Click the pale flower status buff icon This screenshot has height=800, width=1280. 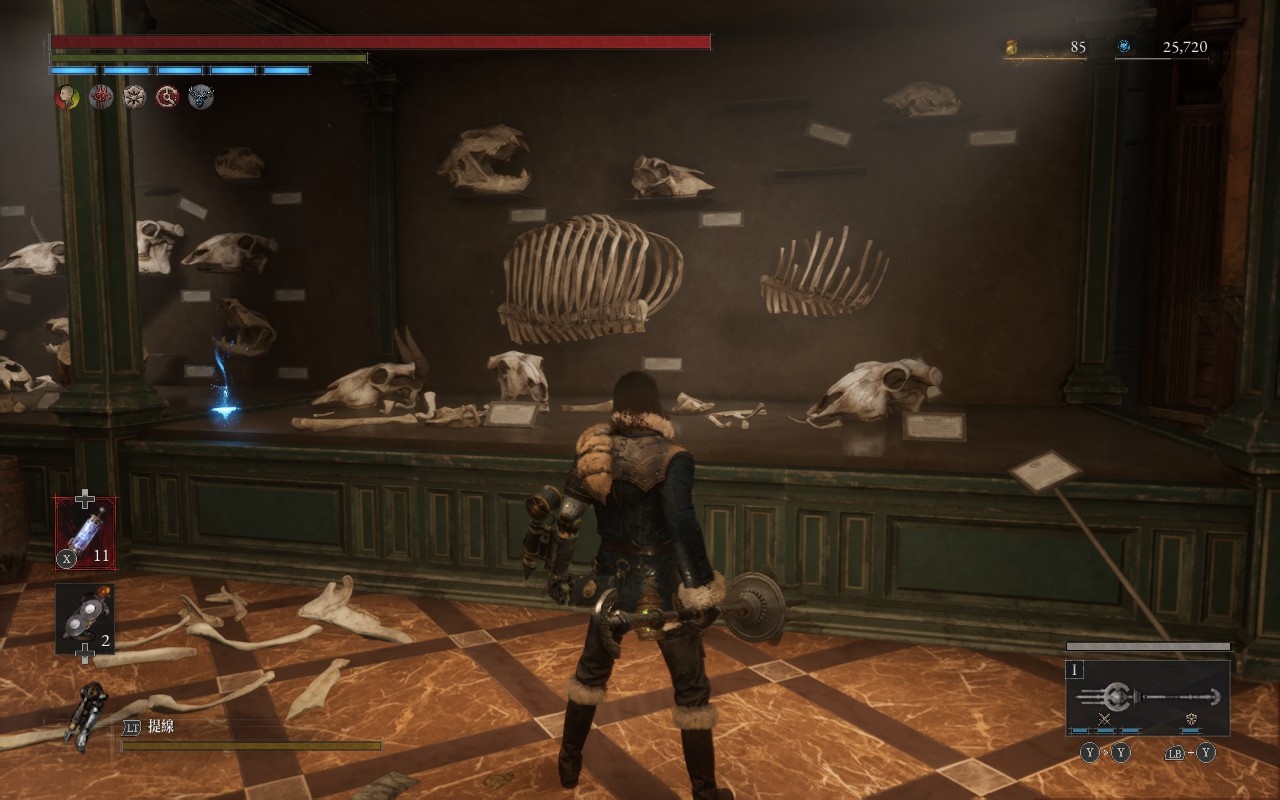pos(134,97)
